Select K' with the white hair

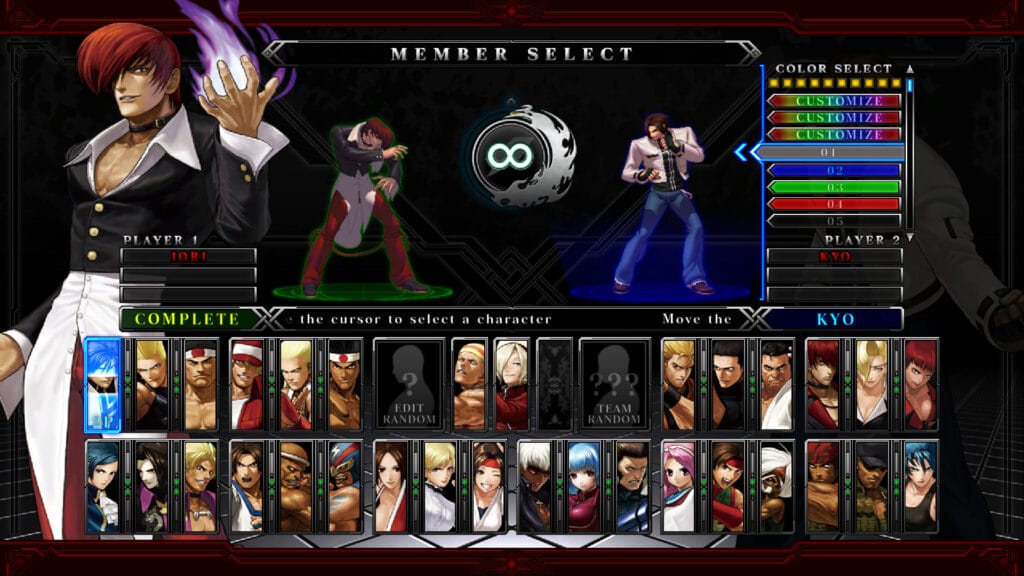tap(535, 486)
